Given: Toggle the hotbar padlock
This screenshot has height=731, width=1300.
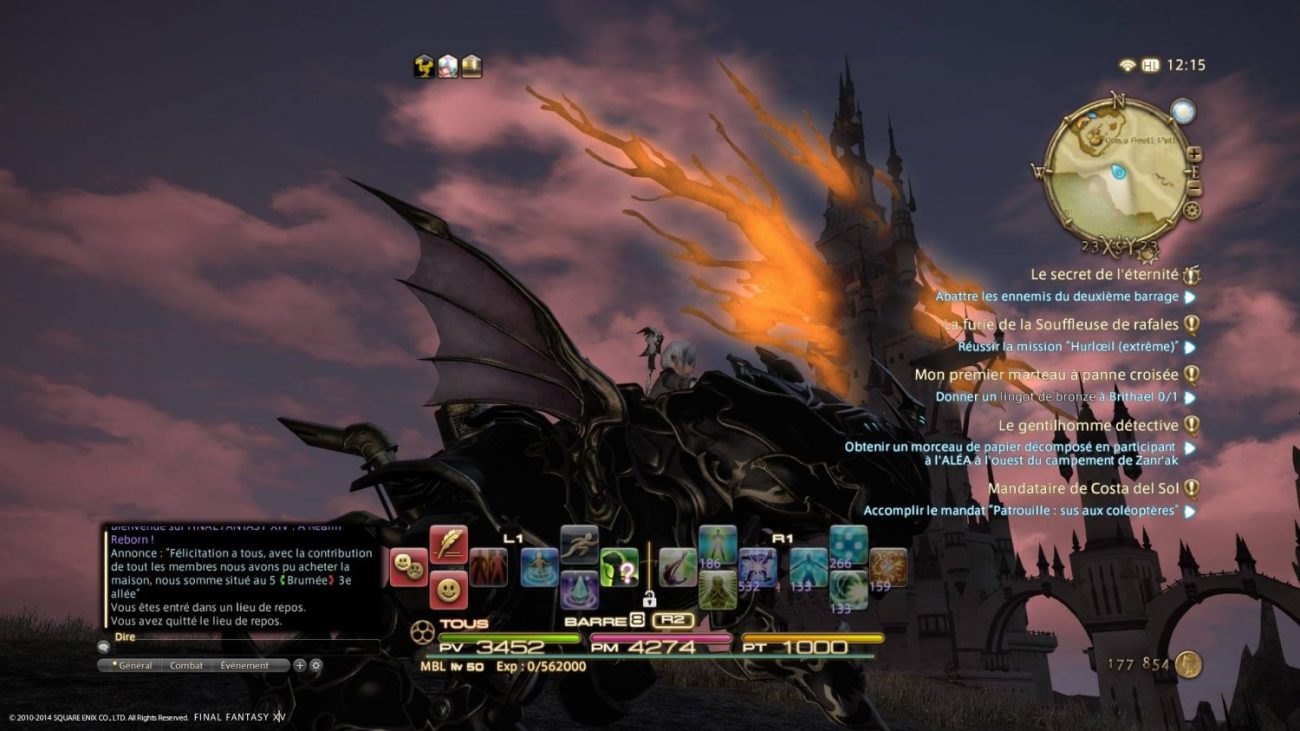Looking at the screenshot, I should (649, 598).
